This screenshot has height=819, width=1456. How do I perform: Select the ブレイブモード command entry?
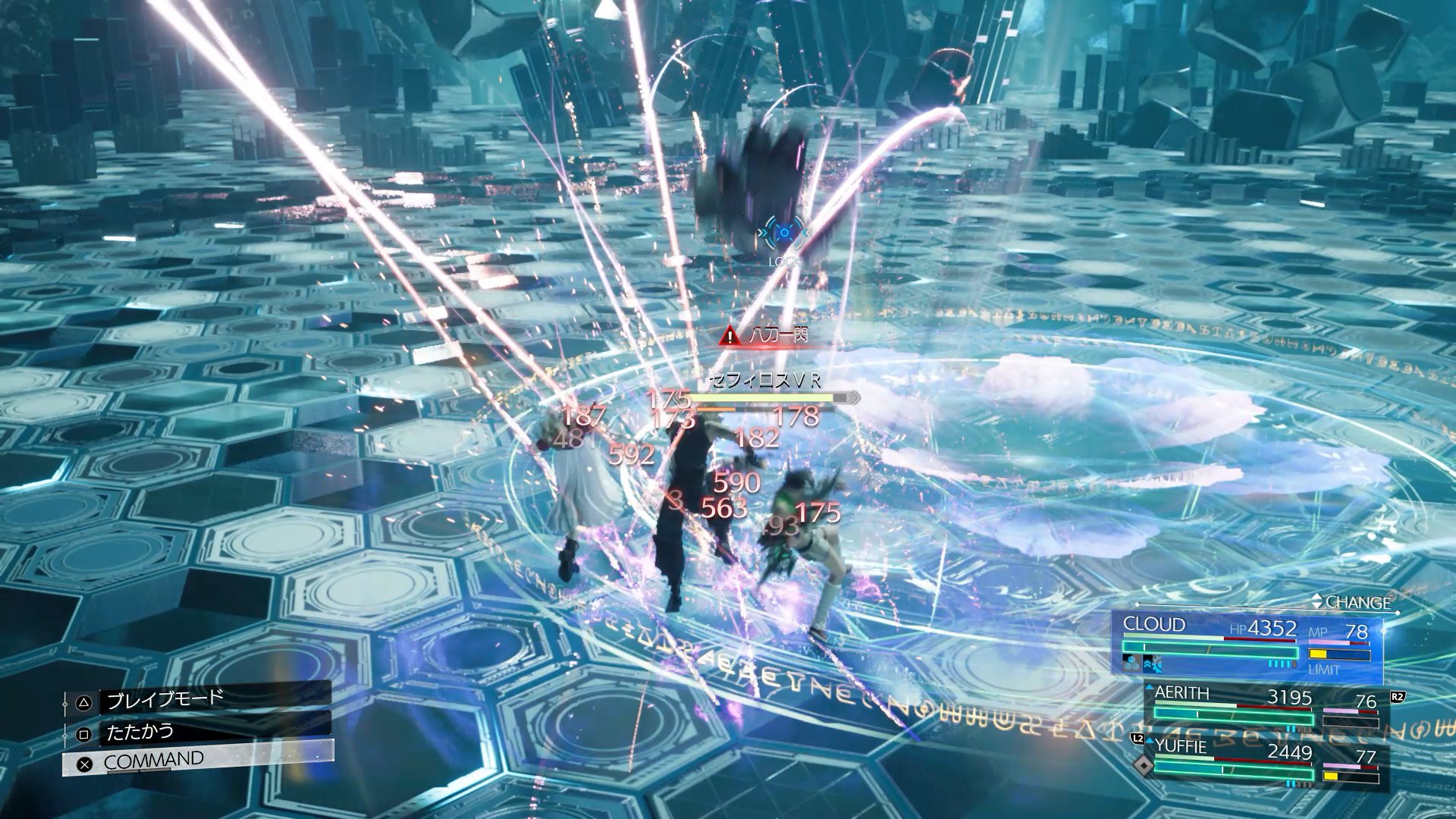(x=199, y=699)
